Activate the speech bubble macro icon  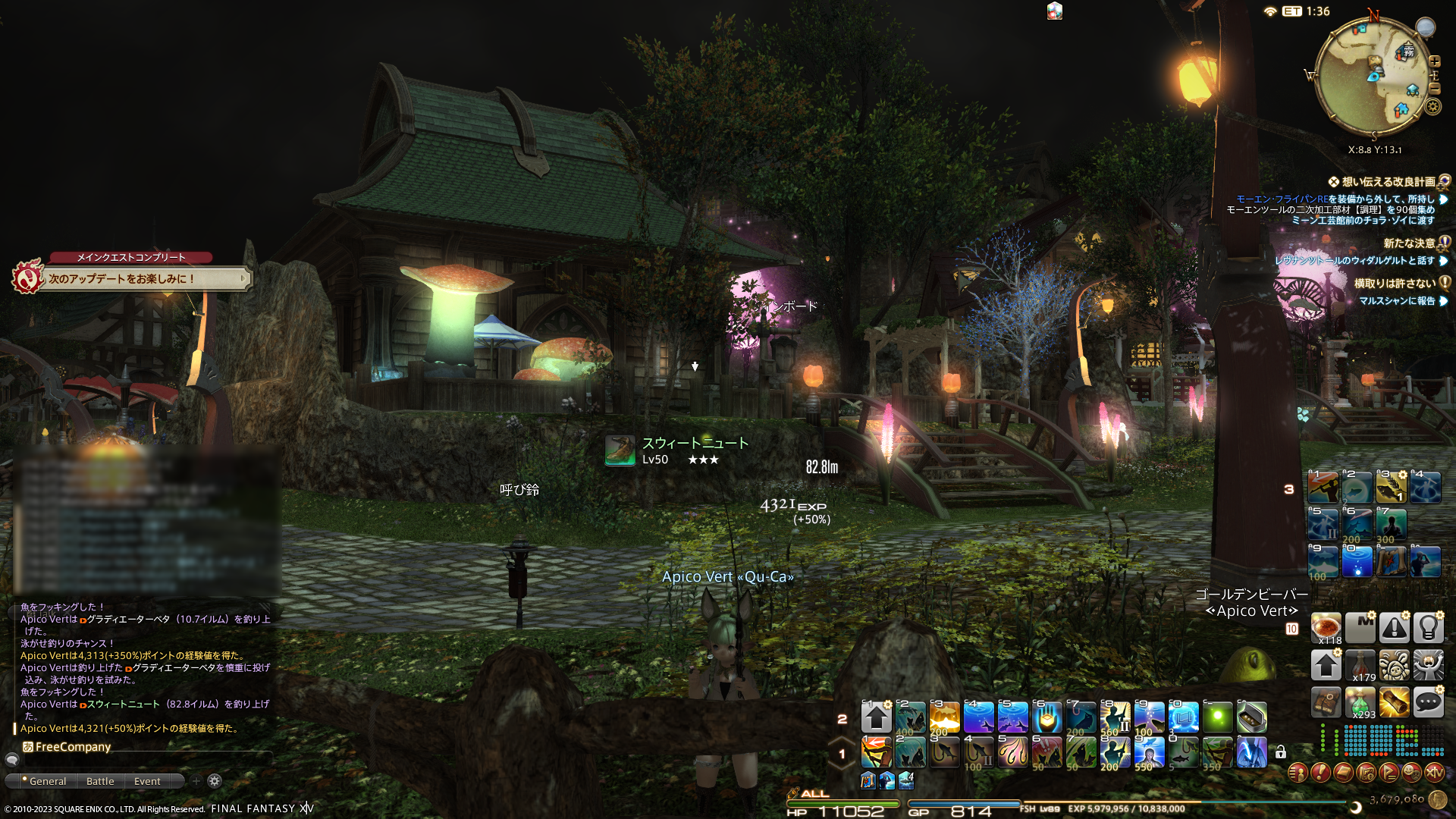coord(1428,702)
